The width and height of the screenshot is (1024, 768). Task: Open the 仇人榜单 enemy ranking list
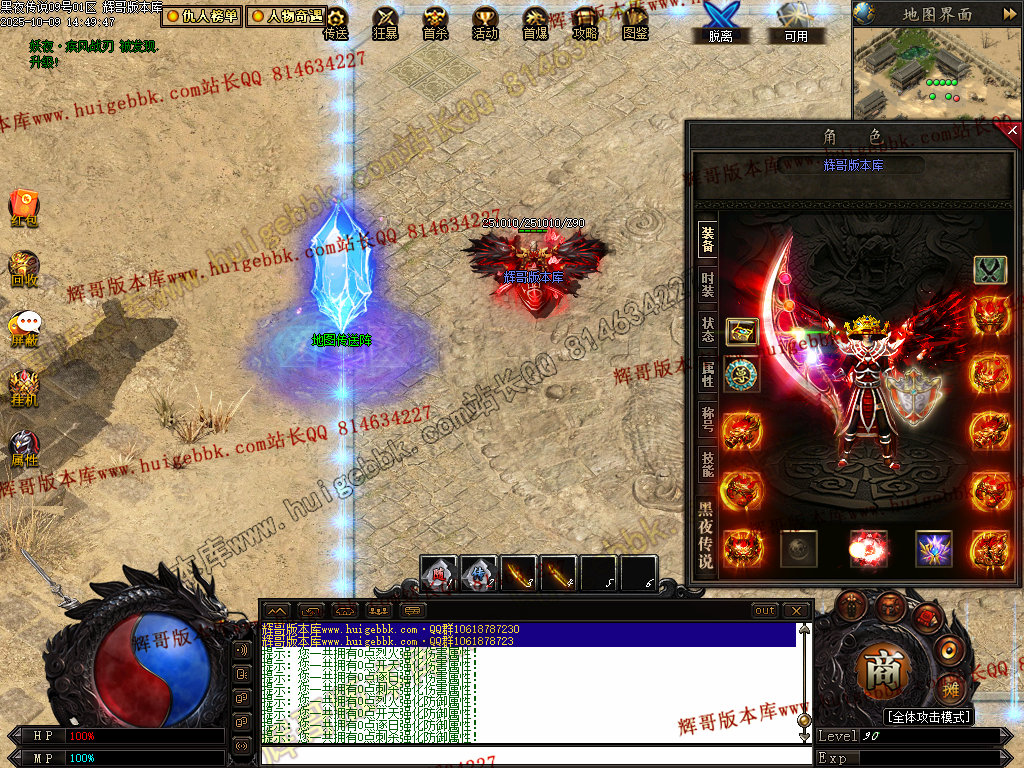(x=202, y=16)
